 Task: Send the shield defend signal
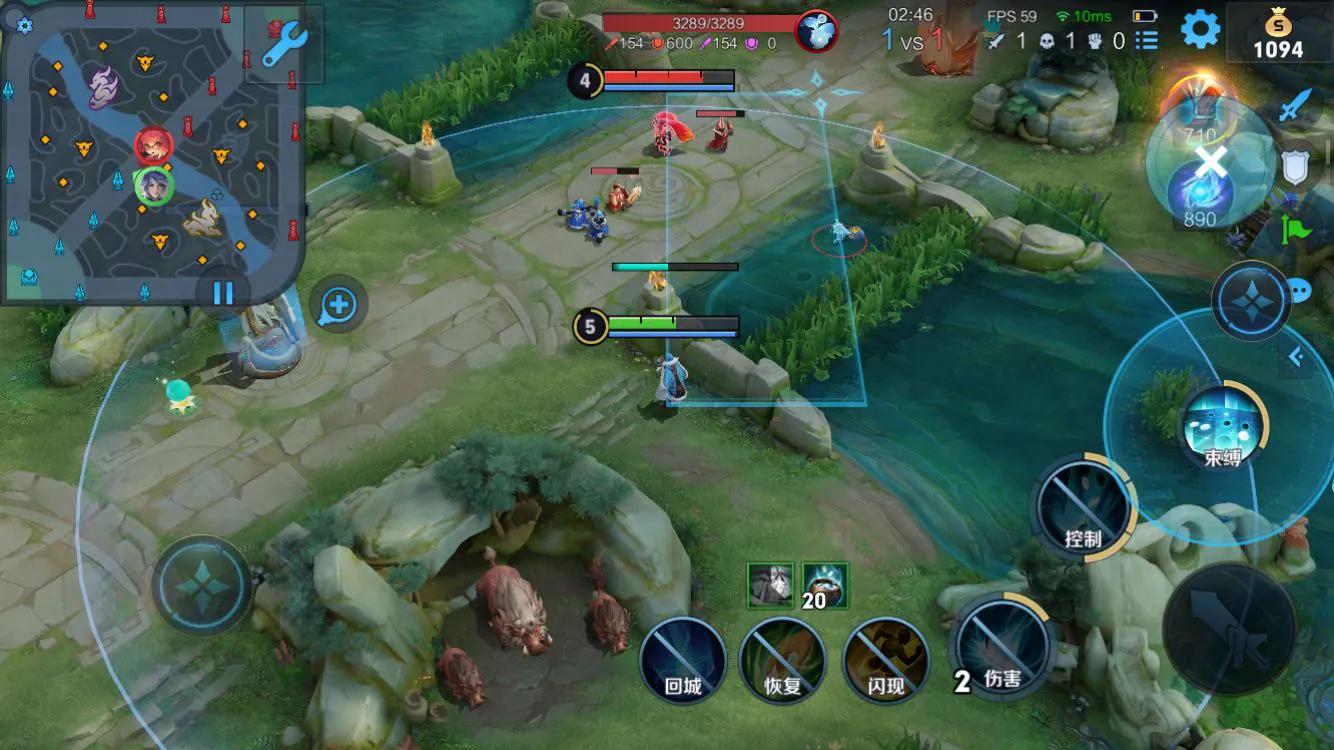pyautogui.click(x=1295, y=168)
